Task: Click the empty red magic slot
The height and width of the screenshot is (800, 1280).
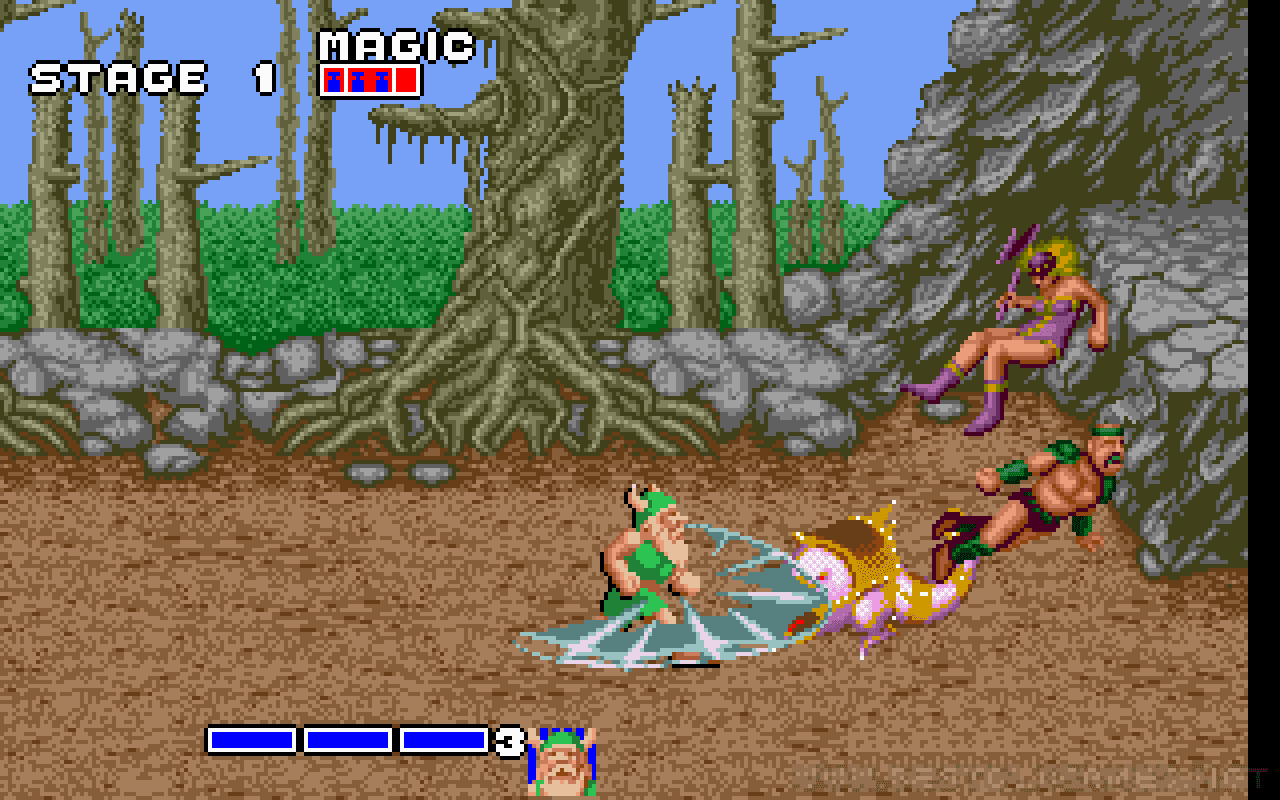Action: tap(406, 80)
